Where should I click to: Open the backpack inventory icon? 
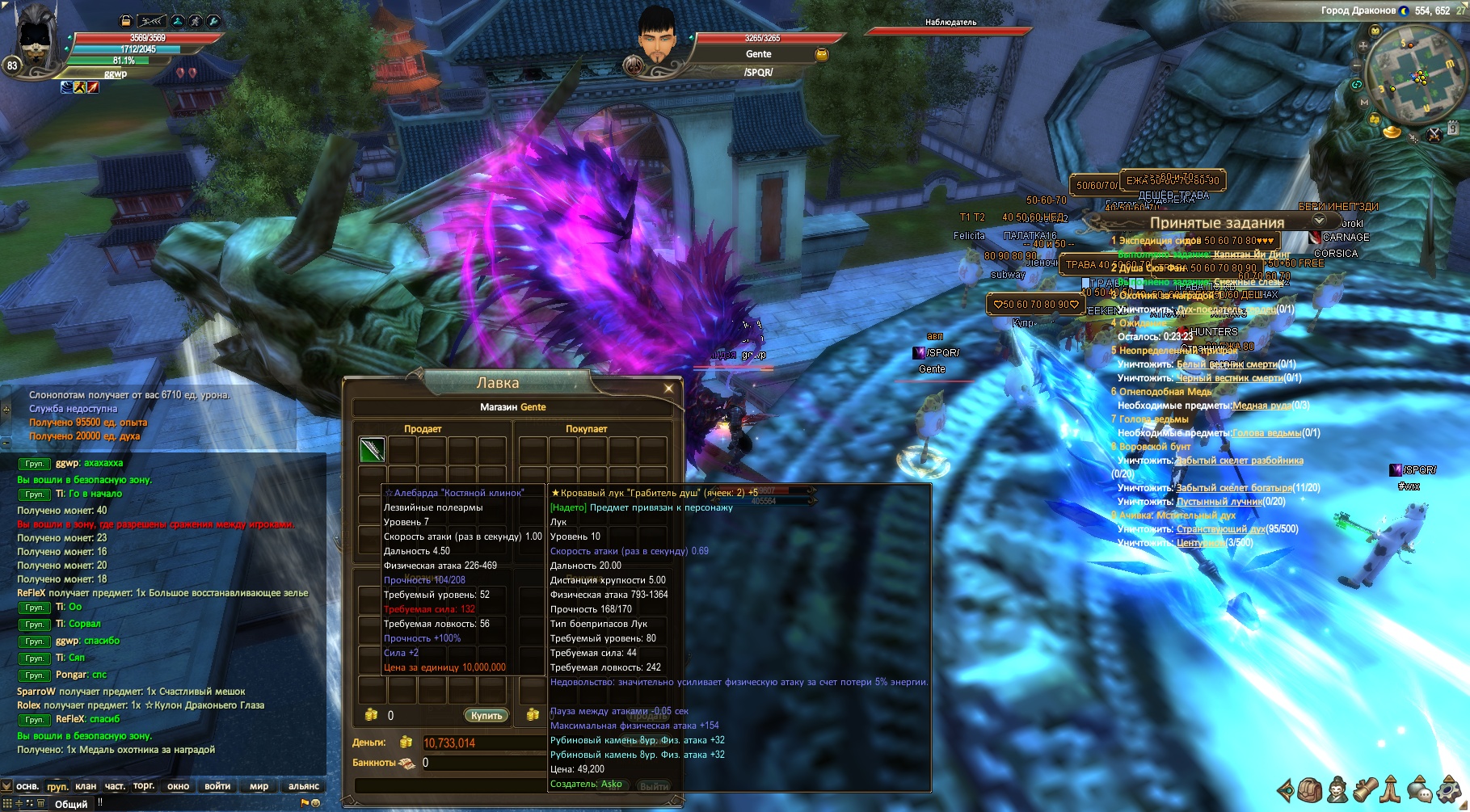(1310, 789)
